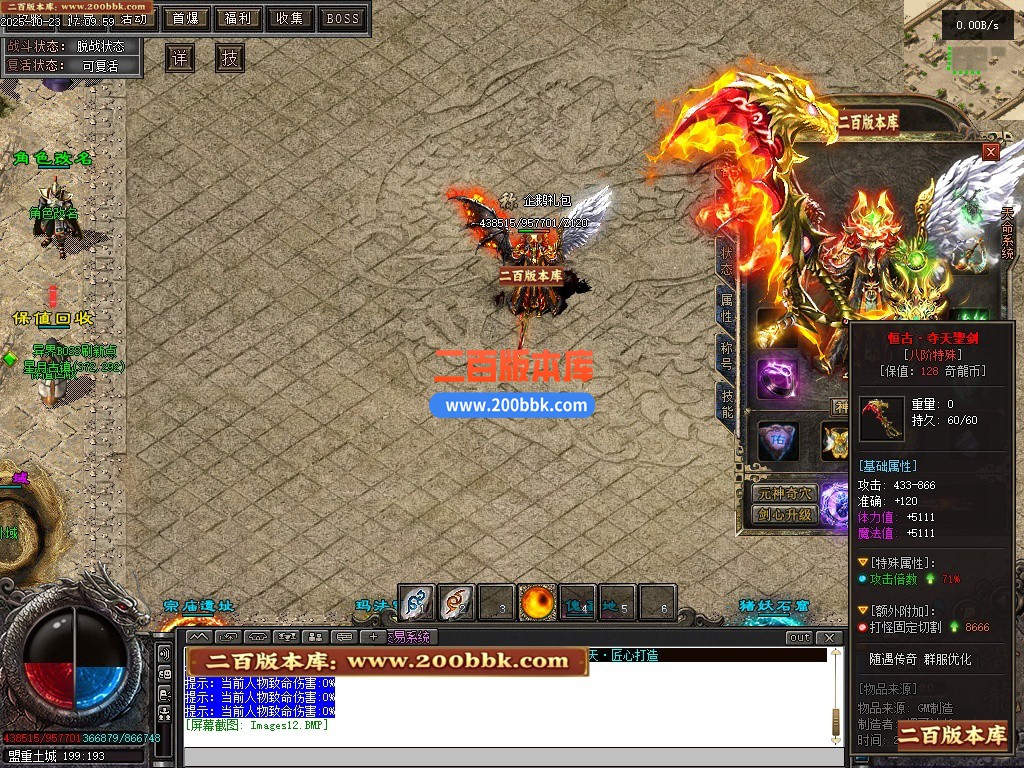Switch to the 技能 skills tab
This screenshot has width=1024, height=768.
[727, 403]
